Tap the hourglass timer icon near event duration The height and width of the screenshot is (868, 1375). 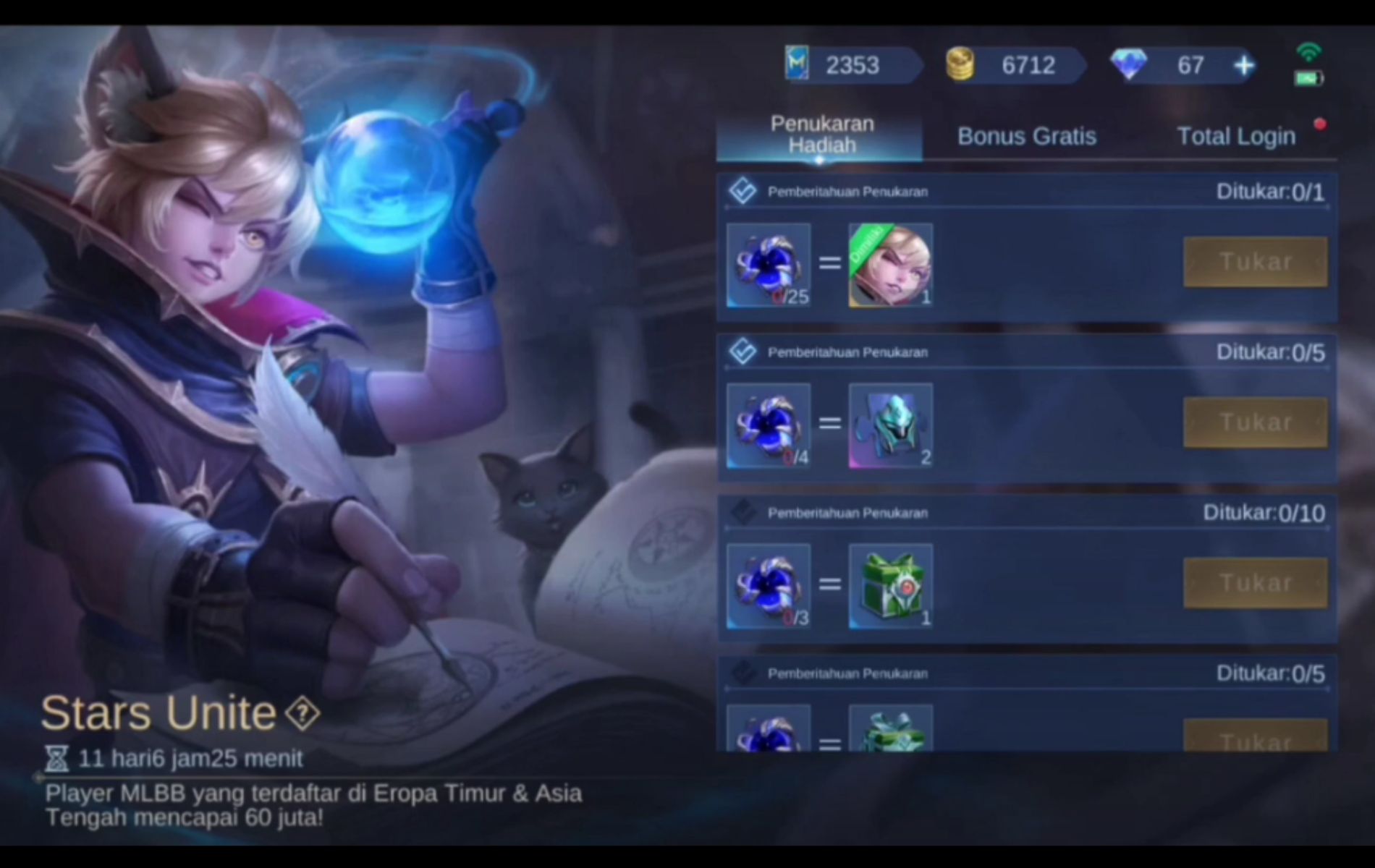tap(54, 759)
